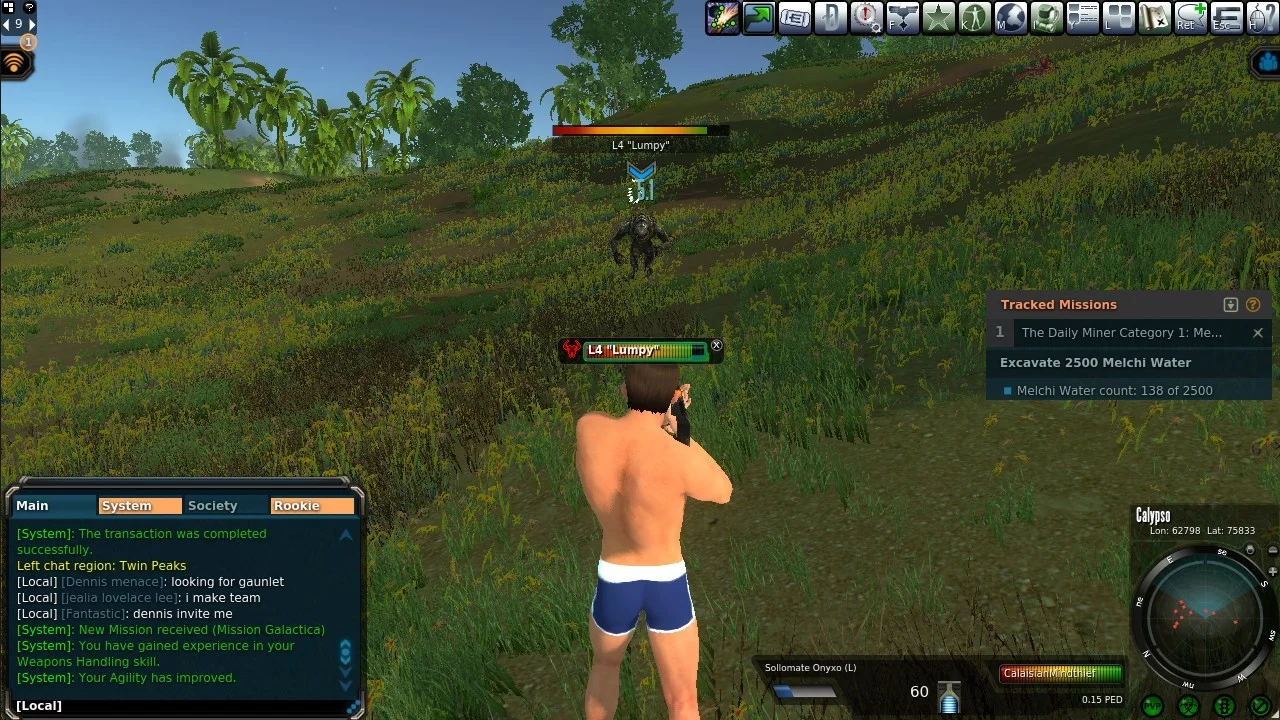Image resolution: width=1280 pixels, height=720 pixels.
Task: Remove the Daily Miner tracked mission
Action: 1258,333
